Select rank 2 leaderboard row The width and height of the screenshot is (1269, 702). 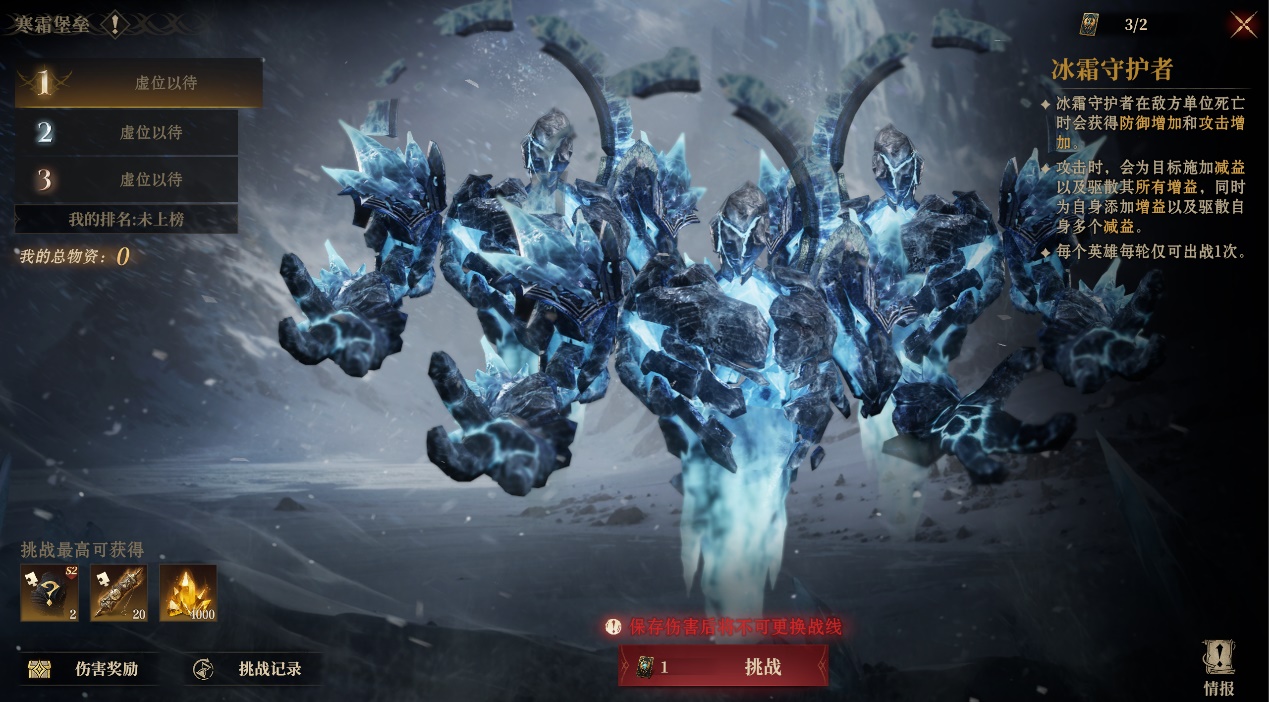(x=126, y=132)
